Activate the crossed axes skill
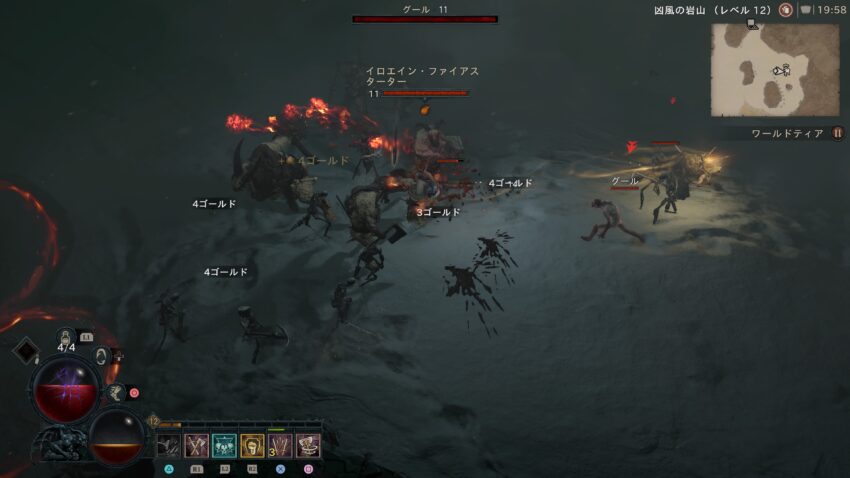Screen dimensions: 850x478 [x=196, y=446]
